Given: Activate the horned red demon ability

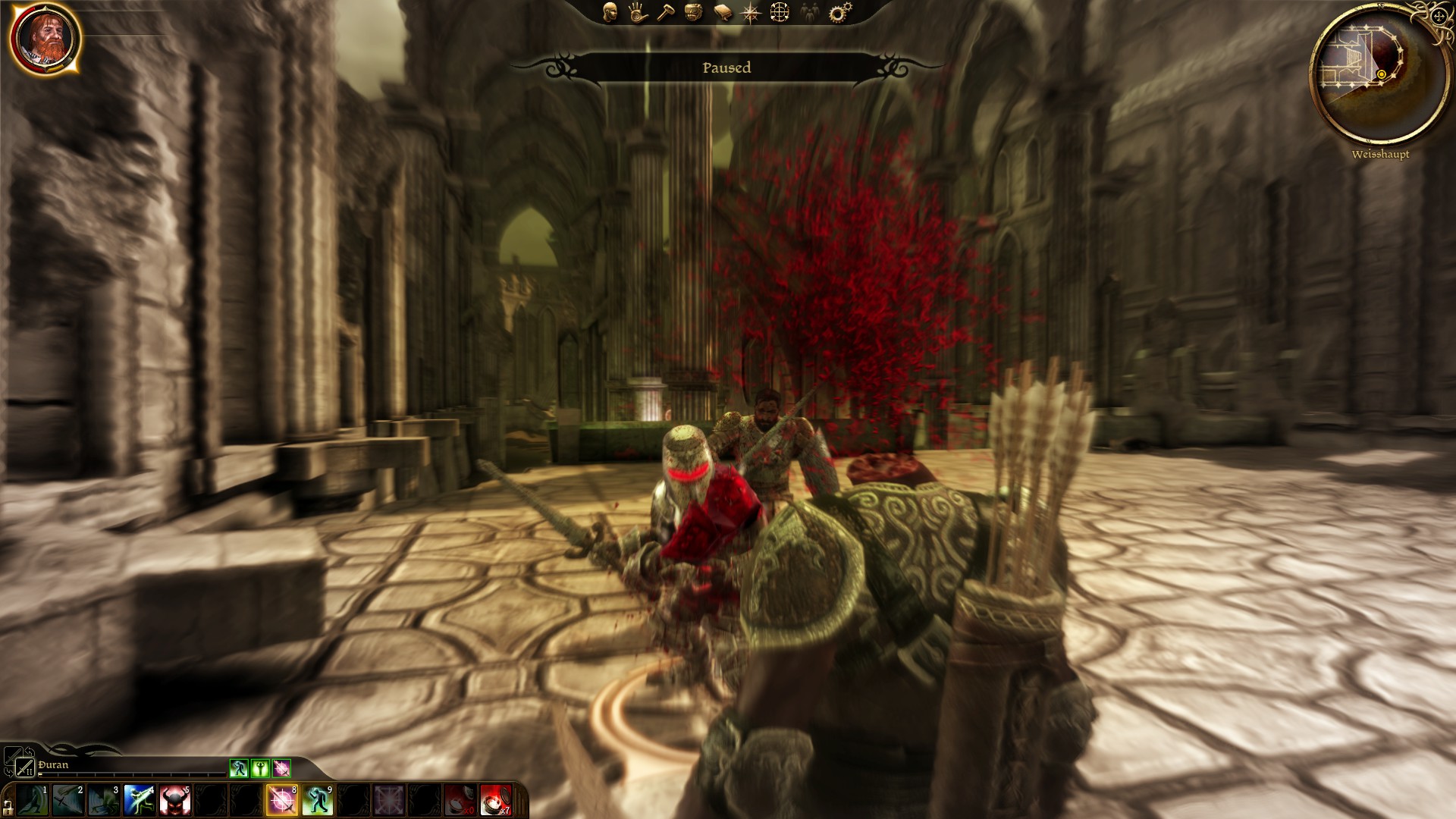Looking at the screenshot, I should click(174, 801).
